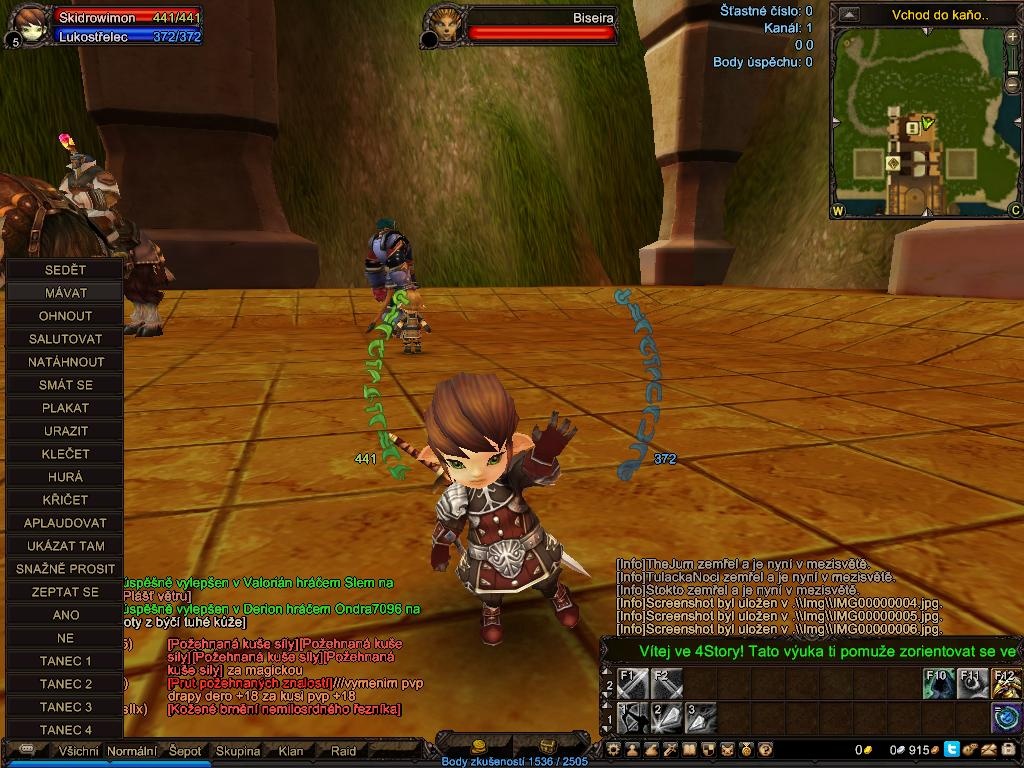Image resolution: width=1024 pixels, height=768 pixels.
Task: Select the Raid chat tab
Action: click(343, 751)
